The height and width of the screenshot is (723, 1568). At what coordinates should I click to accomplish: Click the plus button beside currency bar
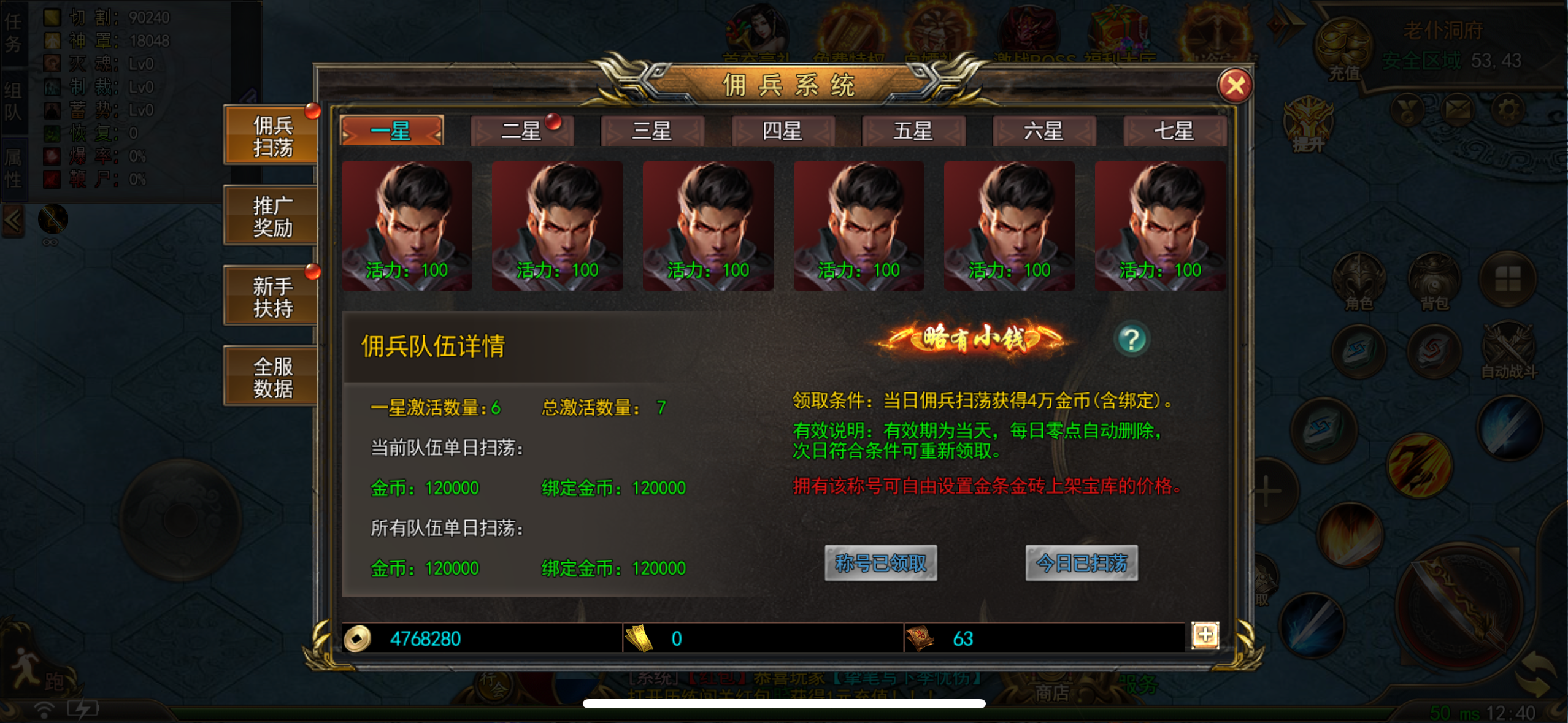[x=1205, y=635]
